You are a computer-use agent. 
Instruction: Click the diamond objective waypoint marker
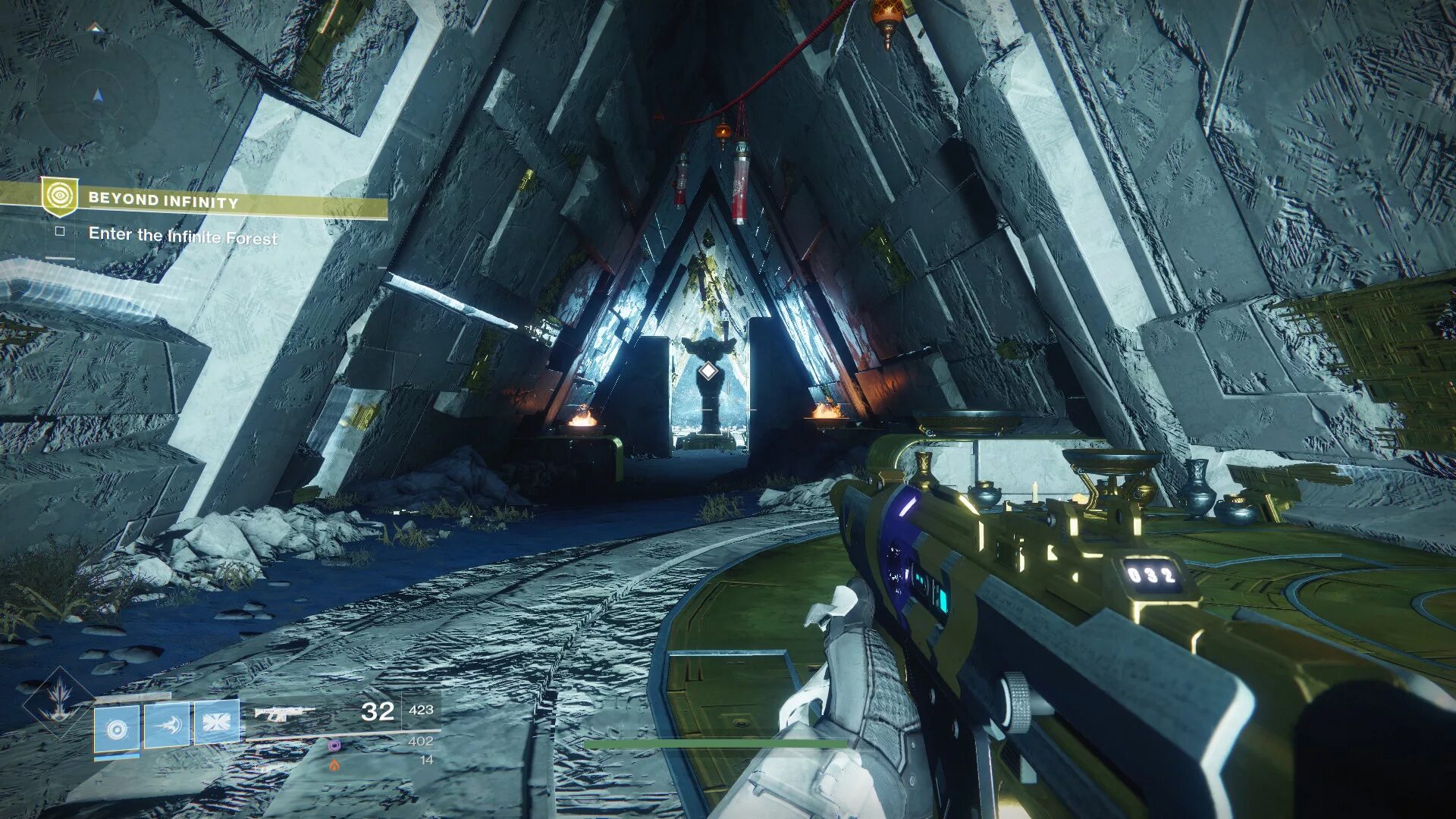click(x=708, y=371)
